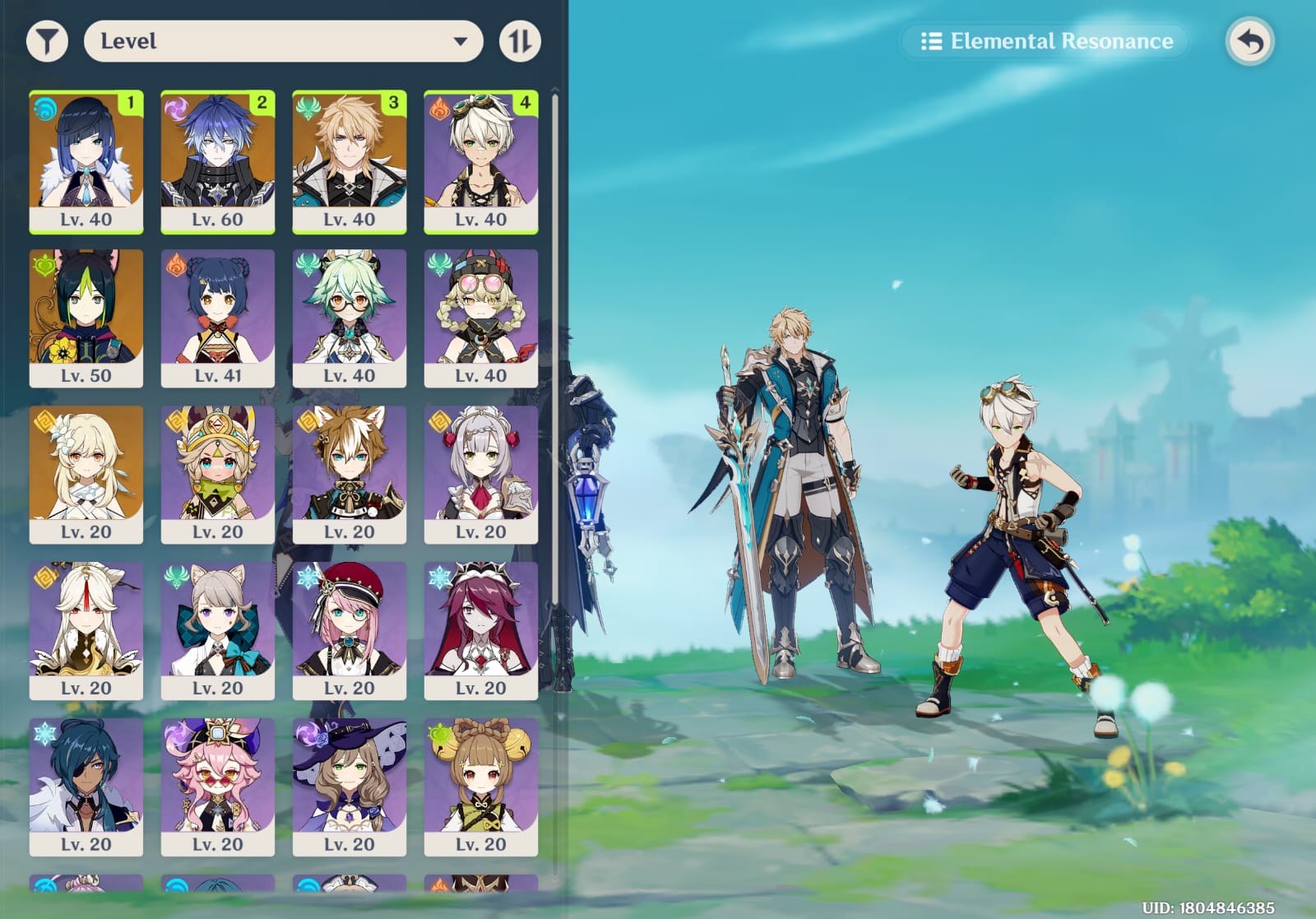1316x919 pixels.
Task: Toggle the sort order arrows button
Action: coord(520,41)
